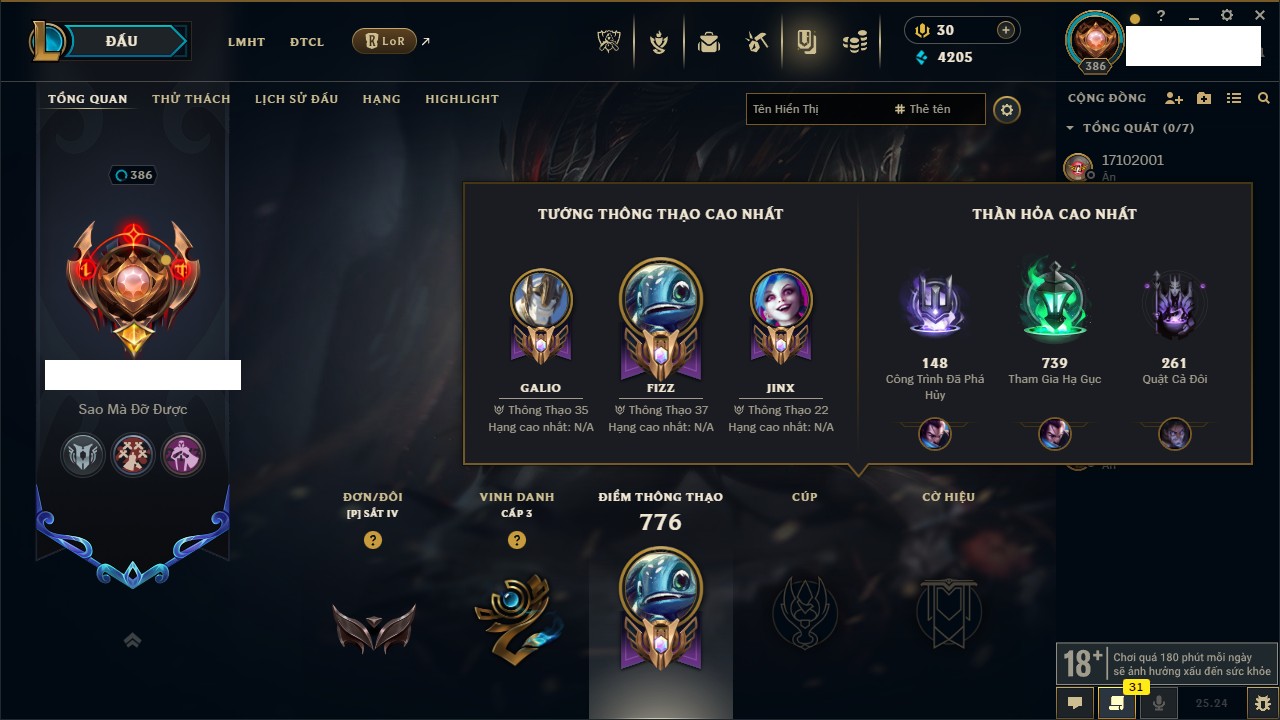Open the client settings gear in title bar
Screen dimensions: 1280x720
point(1227,16)
